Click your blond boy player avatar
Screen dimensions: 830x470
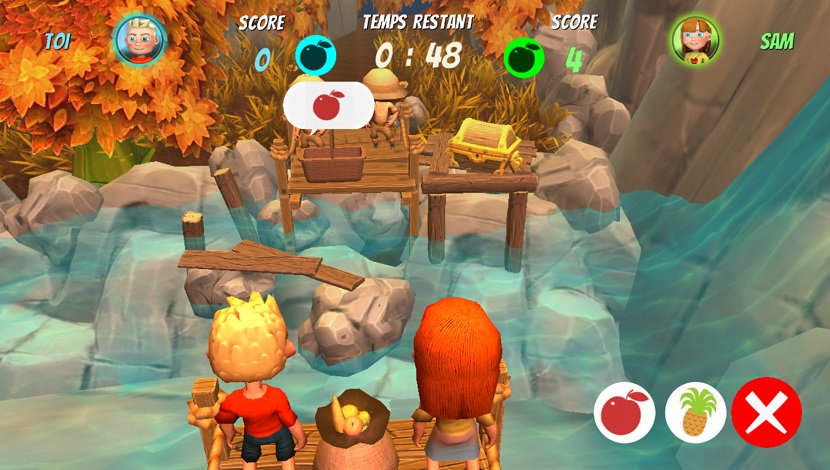[140, 40]
